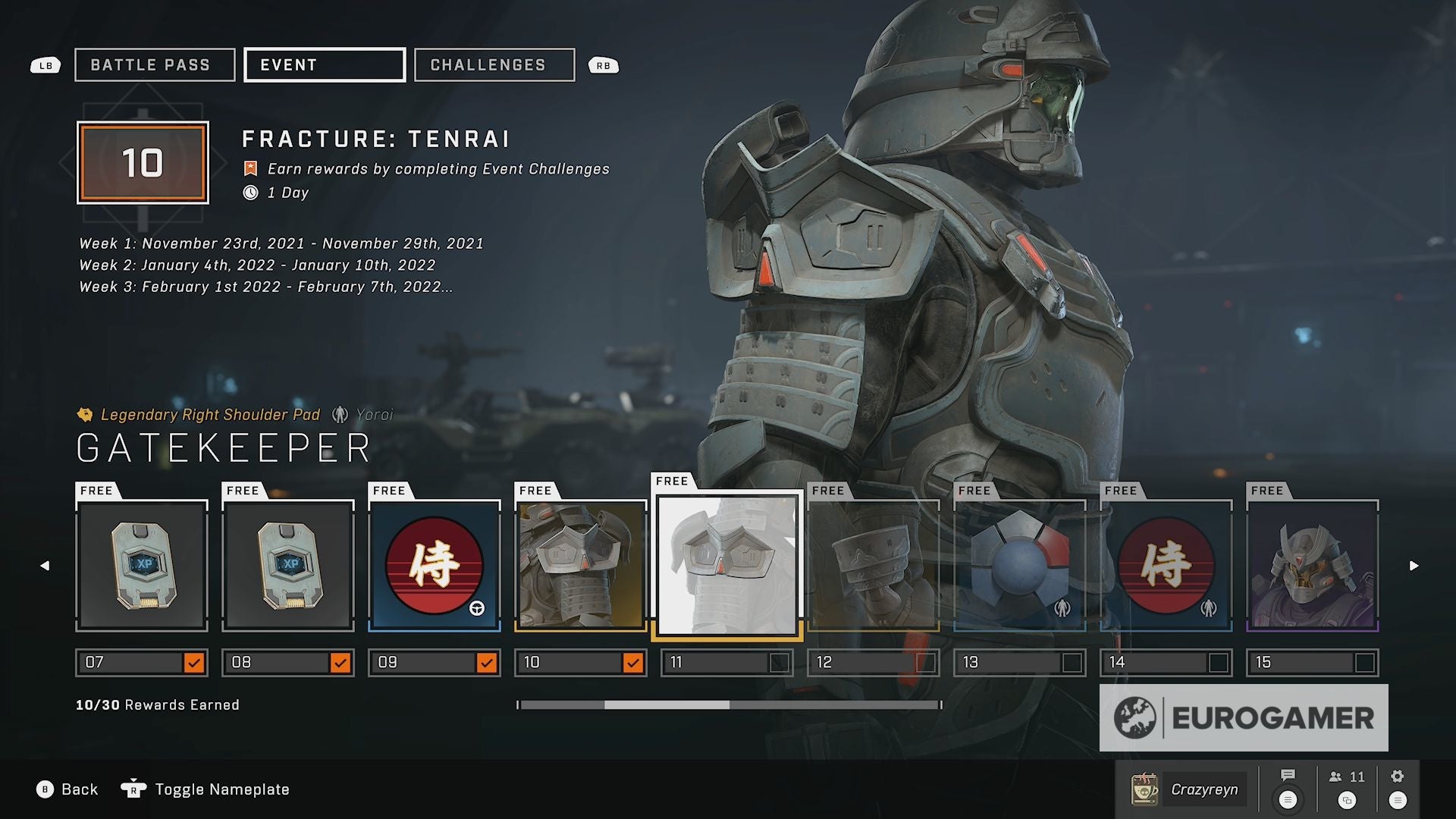Select the tier 07 XP grant reward
The image size is (1456, 819).
pyautogui.click(x=142, y=566)
